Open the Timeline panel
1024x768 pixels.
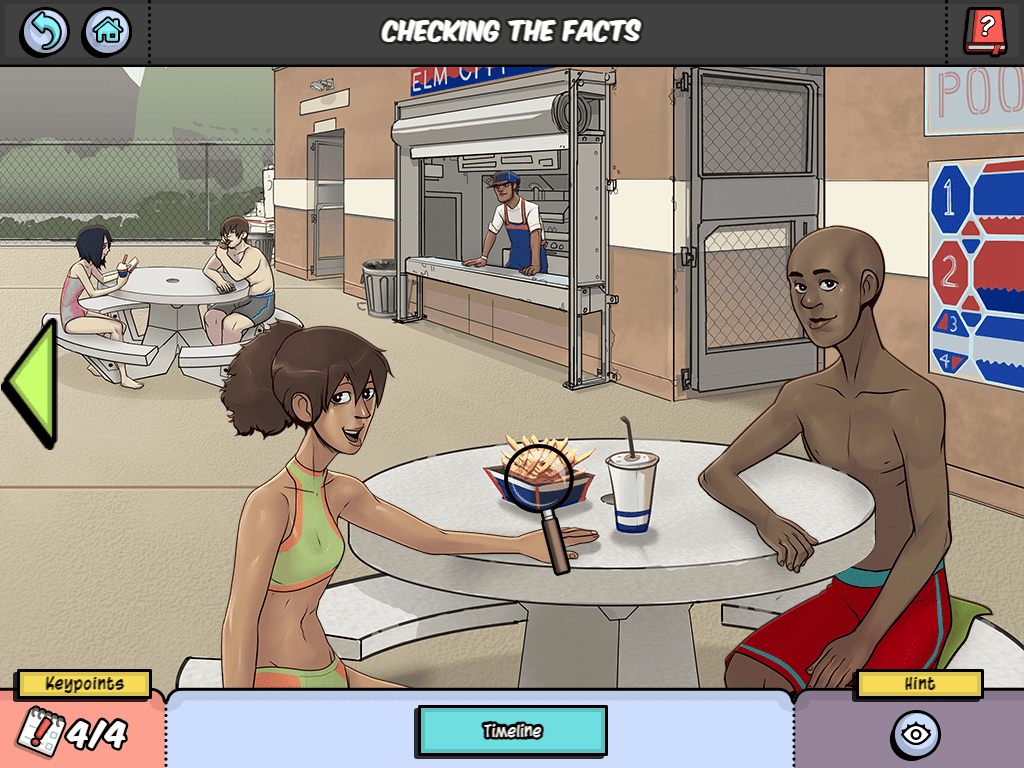click(511, 730)
